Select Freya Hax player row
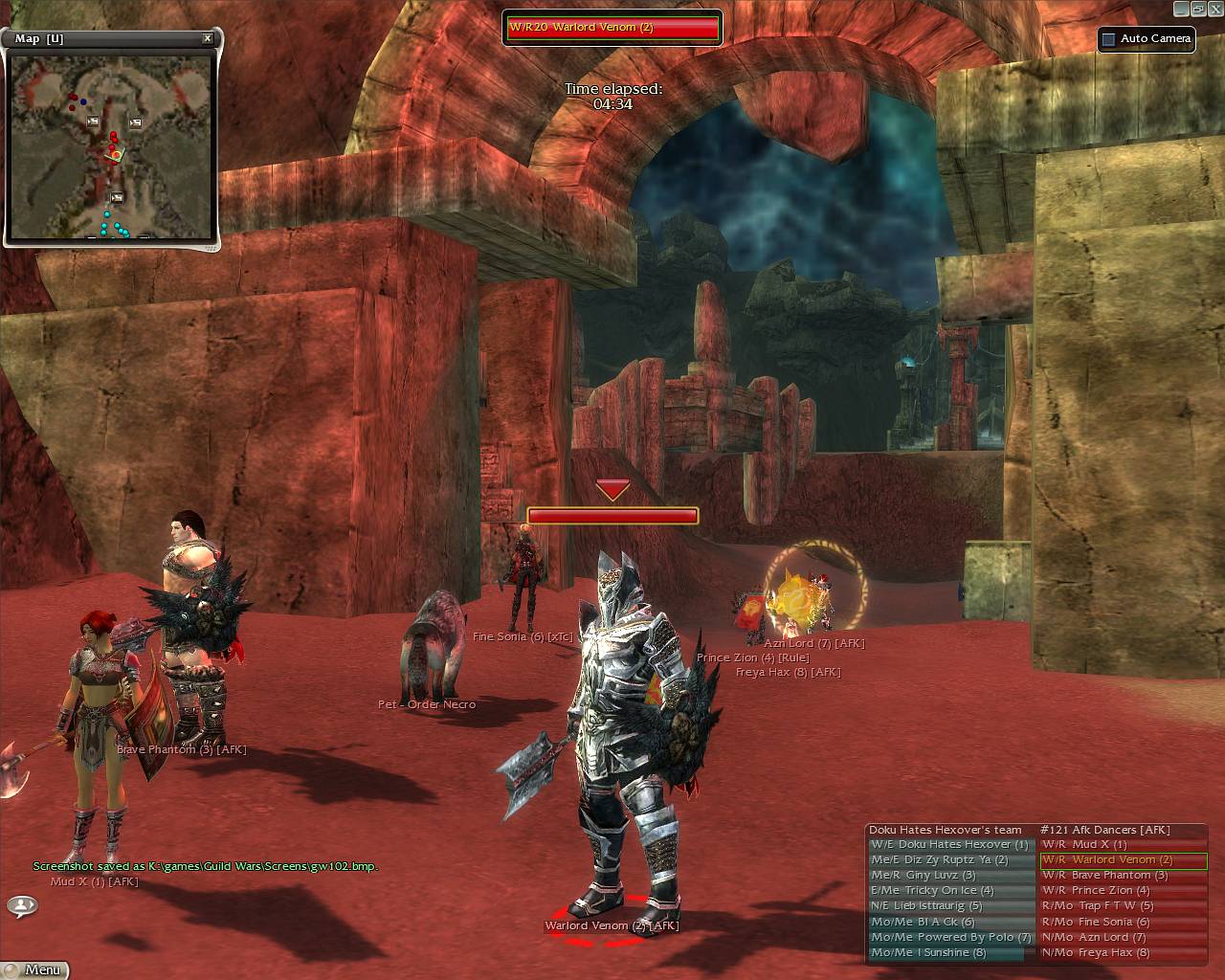Screen dimensions: 1225x980 point(1122,953)
